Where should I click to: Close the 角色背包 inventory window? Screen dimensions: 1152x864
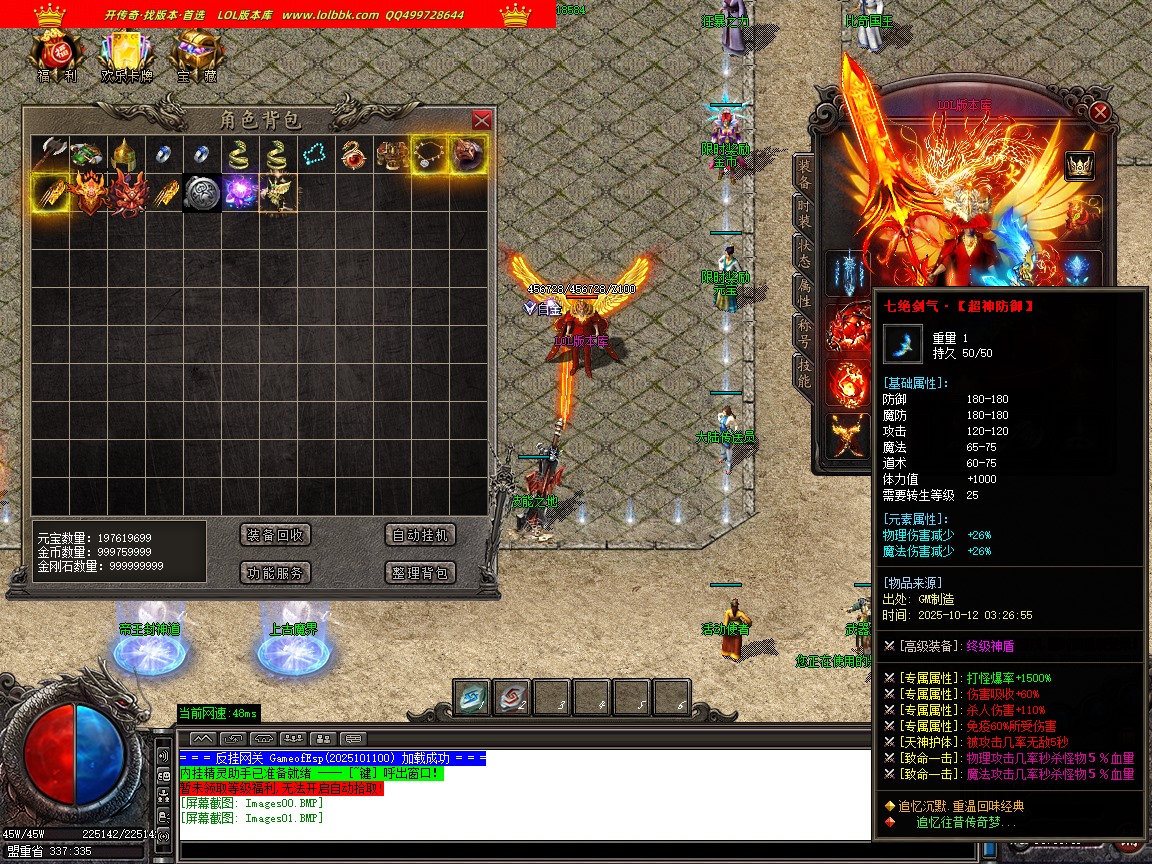tap(481, 120)
